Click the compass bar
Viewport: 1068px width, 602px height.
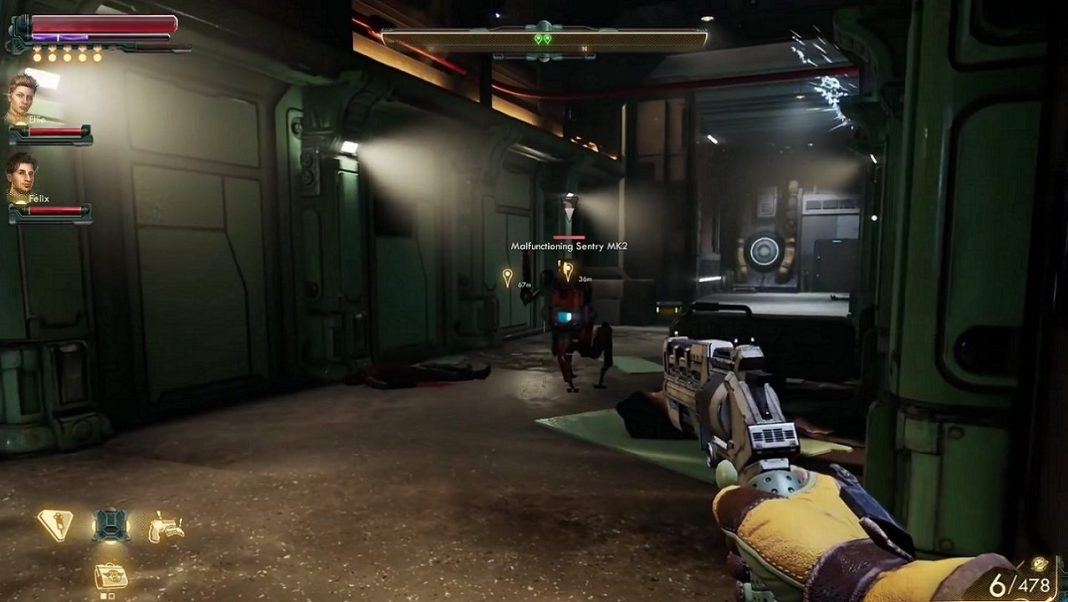pos(544,39)
